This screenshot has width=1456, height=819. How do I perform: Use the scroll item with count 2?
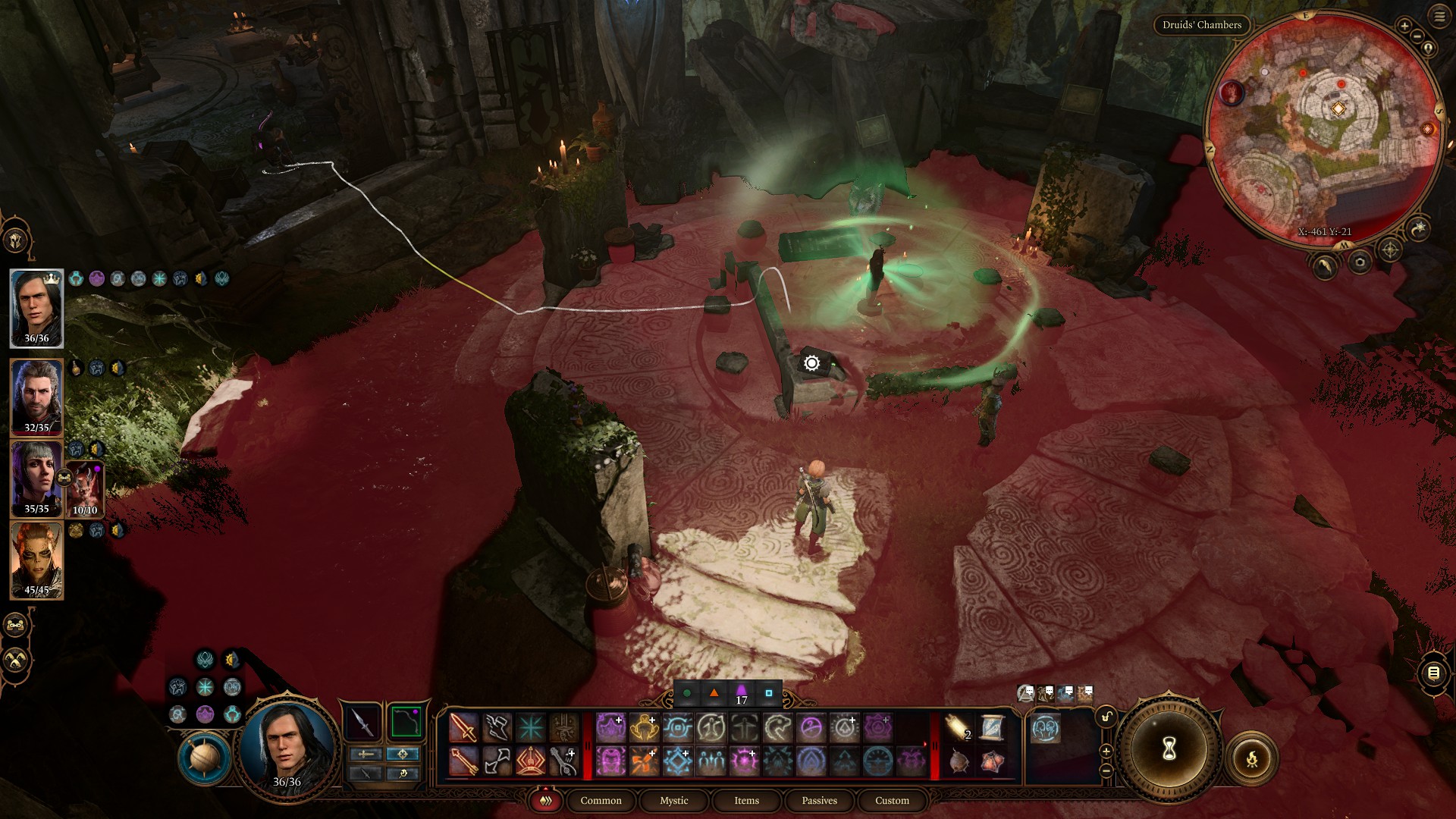[x=959, y=728]
